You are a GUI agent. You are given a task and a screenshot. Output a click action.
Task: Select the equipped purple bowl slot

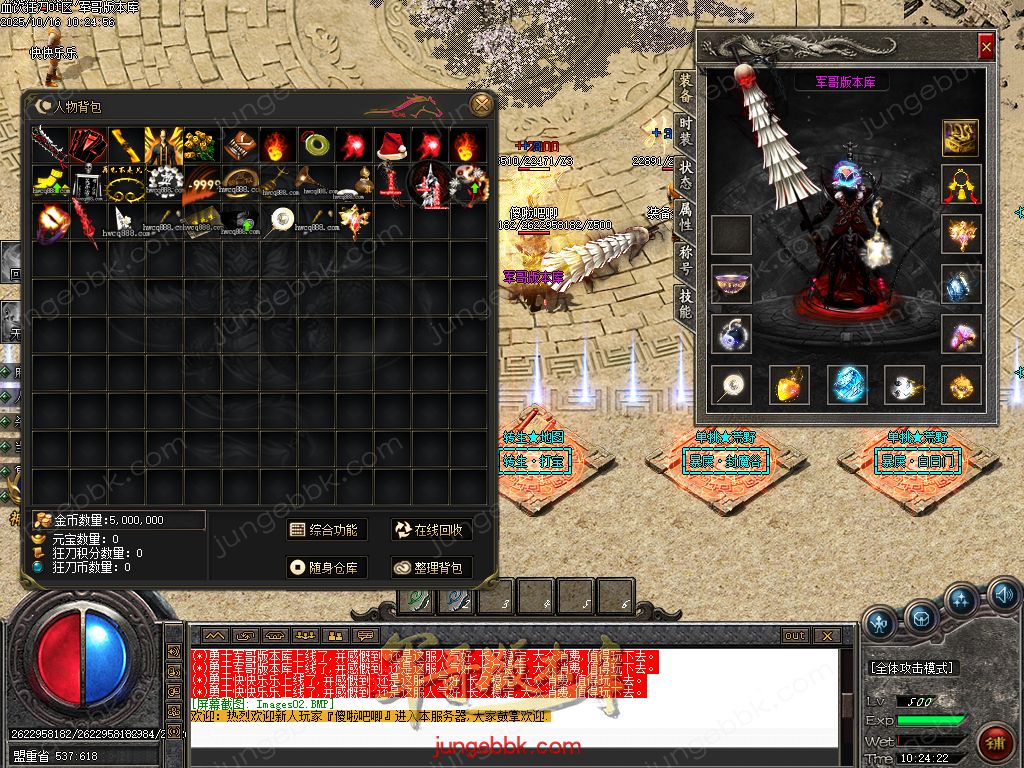[731, 284]
